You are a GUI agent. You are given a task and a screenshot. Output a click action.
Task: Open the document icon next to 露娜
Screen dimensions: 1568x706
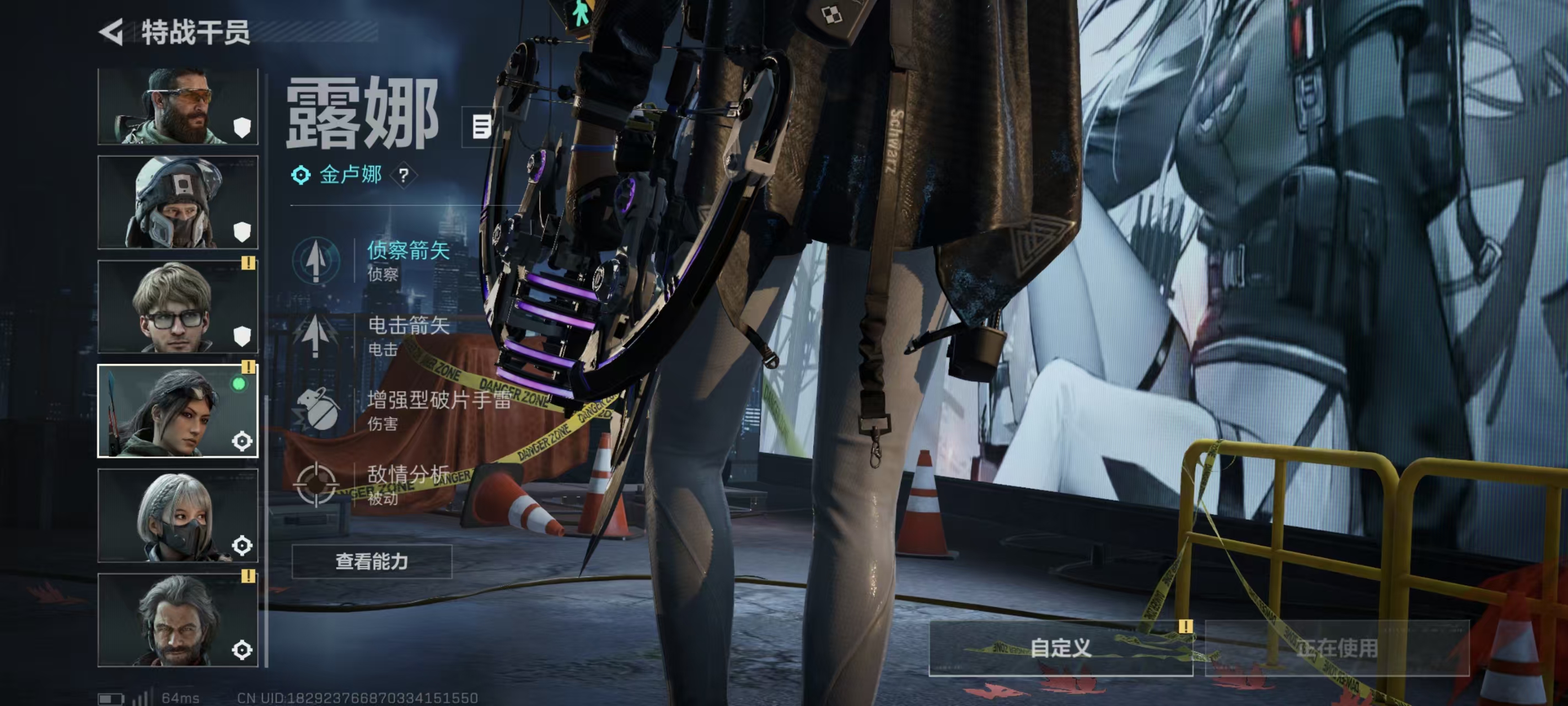click(x=481, y=127)
